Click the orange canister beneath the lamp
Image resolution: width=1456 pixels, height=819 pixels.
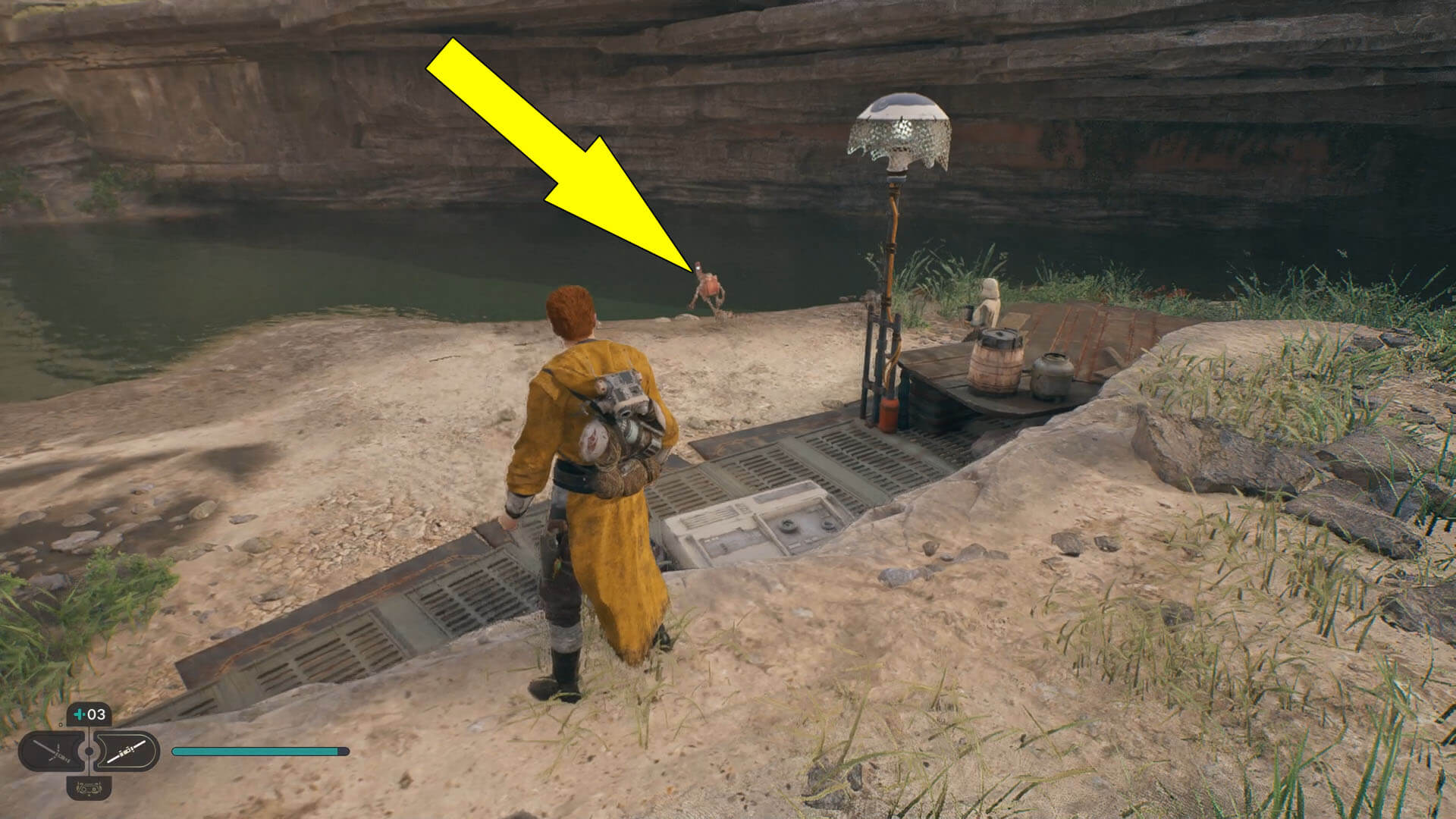[x=889, y=413]
